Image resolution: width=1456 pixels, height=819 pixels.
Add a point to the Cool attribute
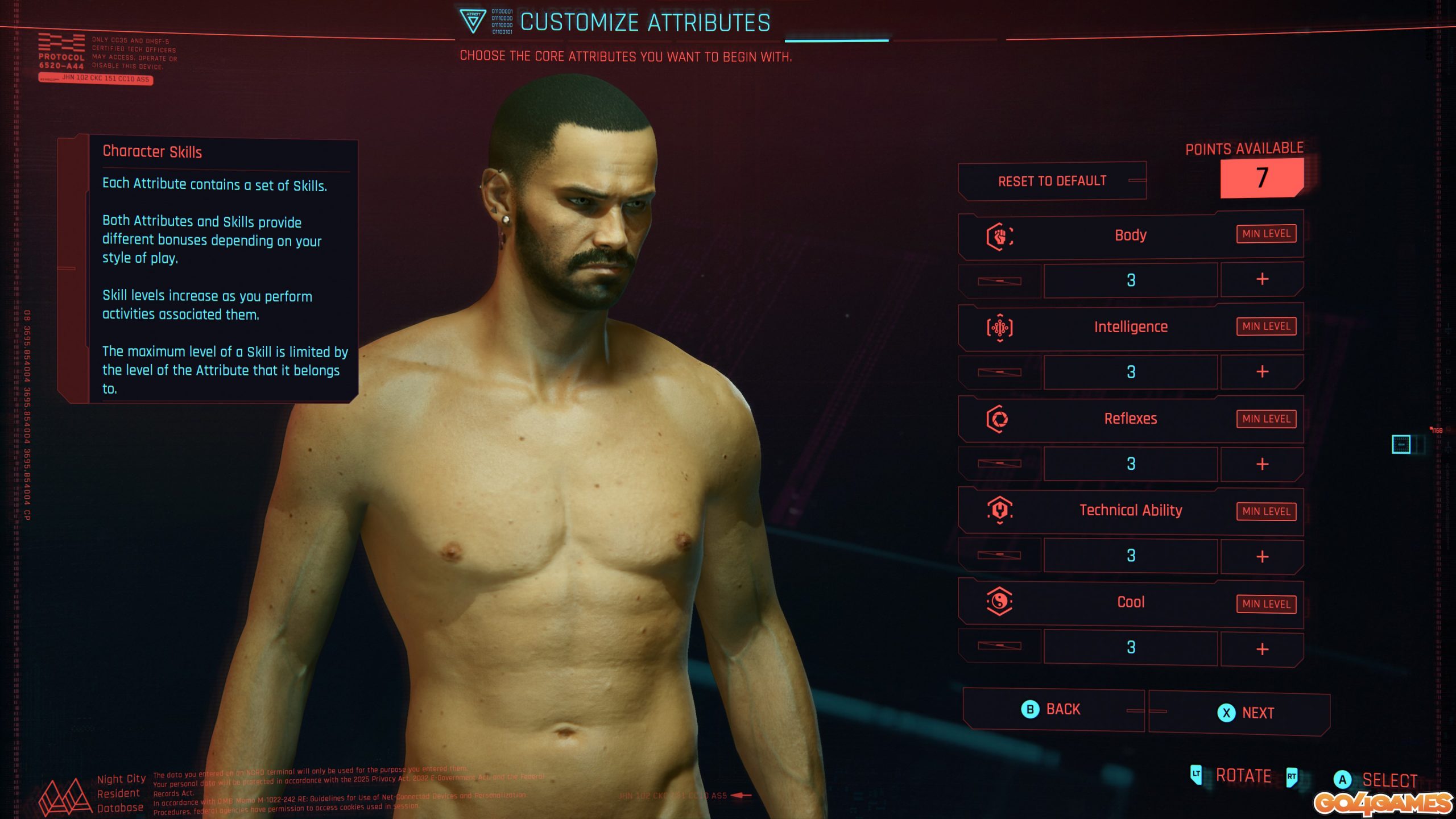pyautogui.click(x=1261, y=649)
